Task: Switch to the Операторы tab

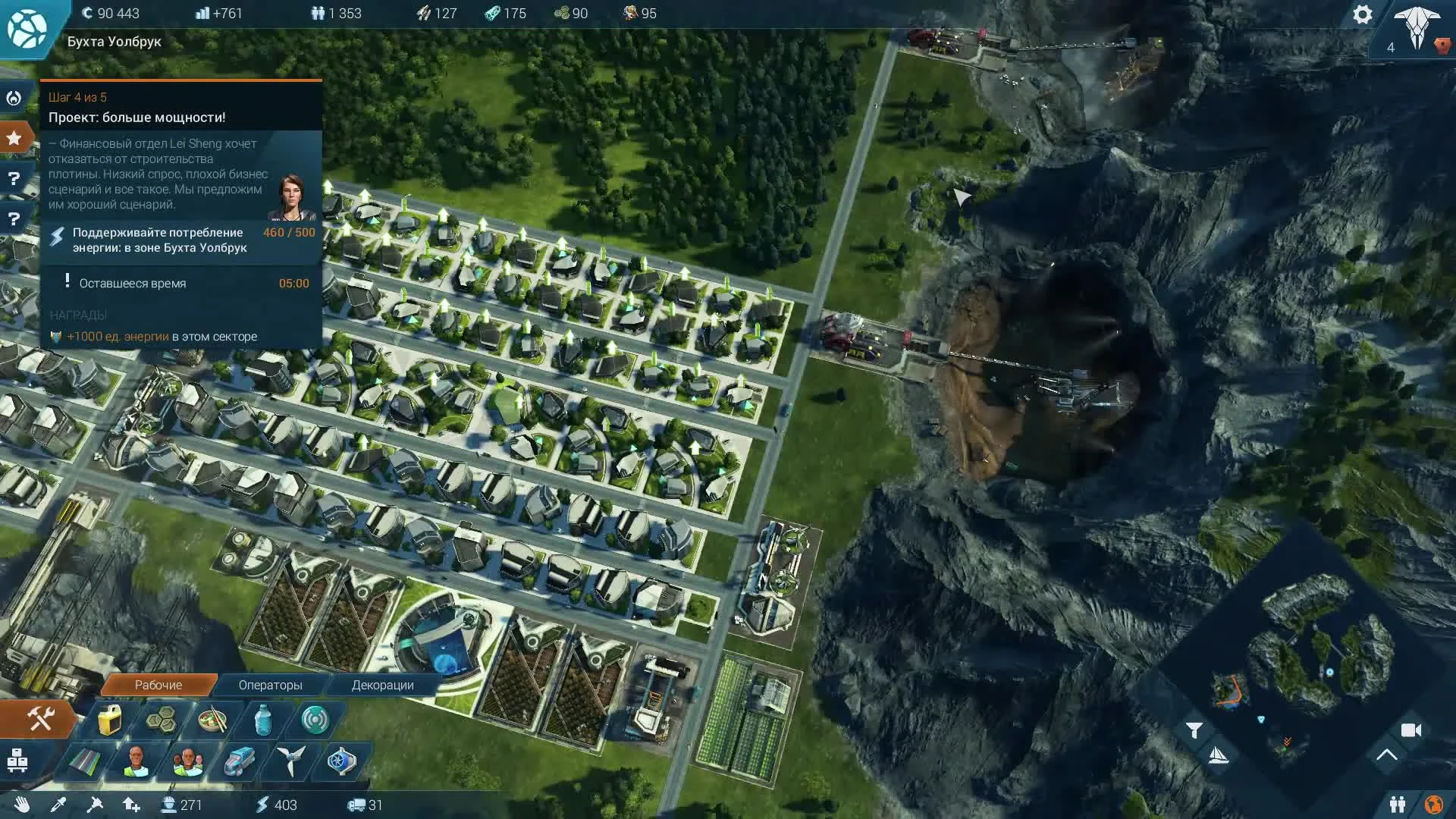Action: point(270,685)
